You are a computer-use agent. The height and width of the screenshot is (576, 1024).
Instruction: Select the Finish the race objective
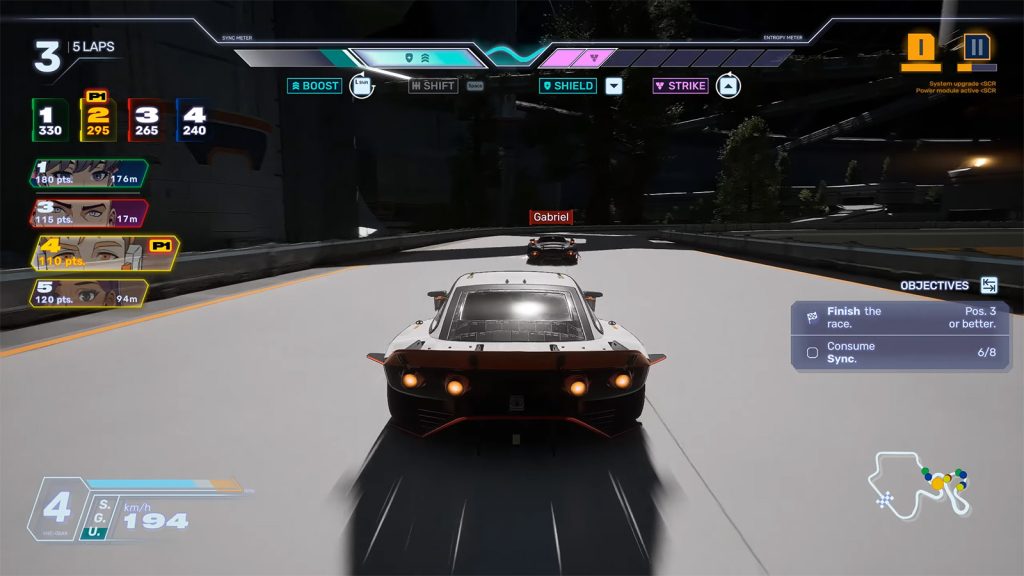click(899, 318)
